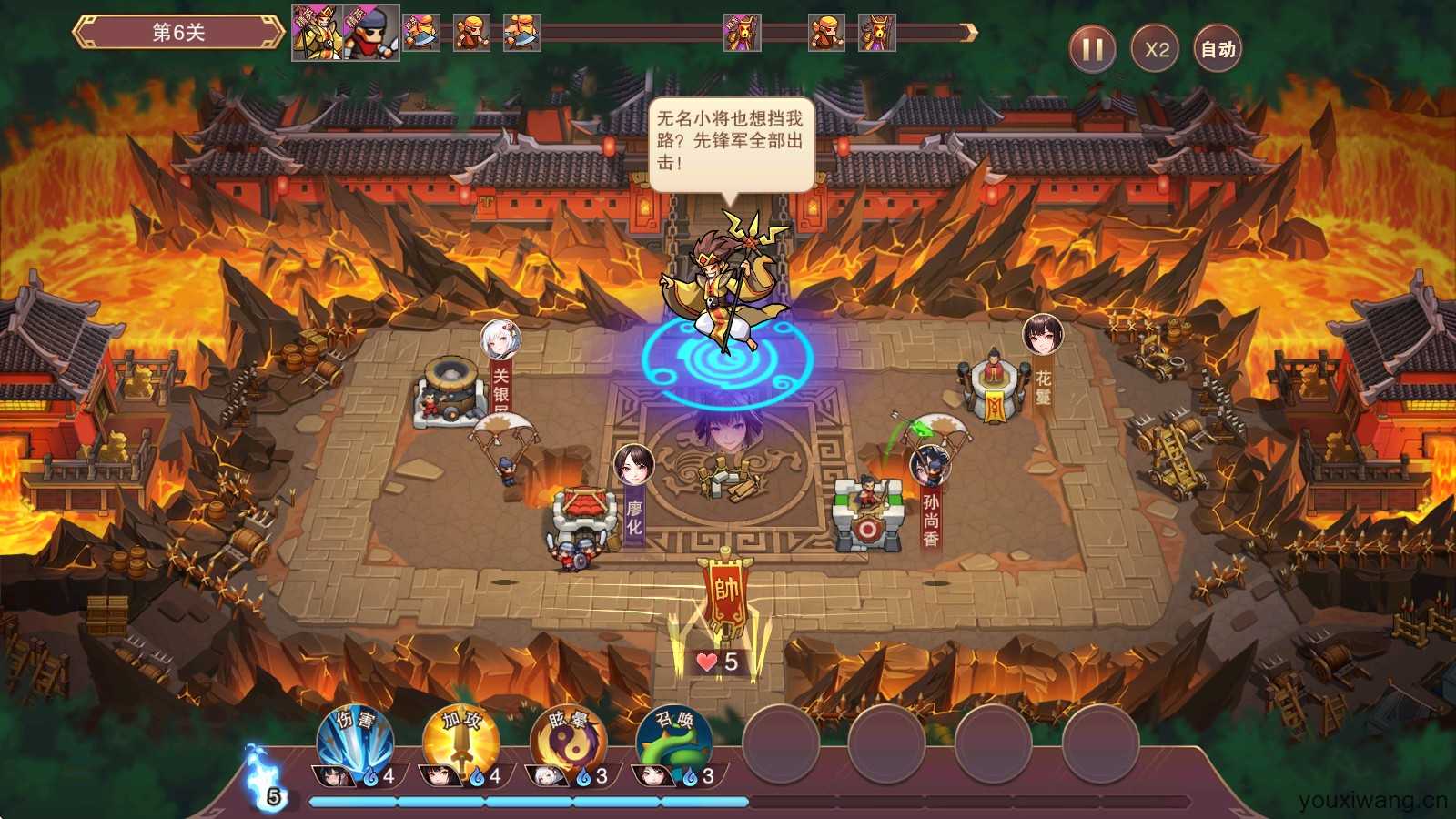The image size is (1456, 819).
Task: Activate the 伤害 damage skill
Action: point(356,740)
